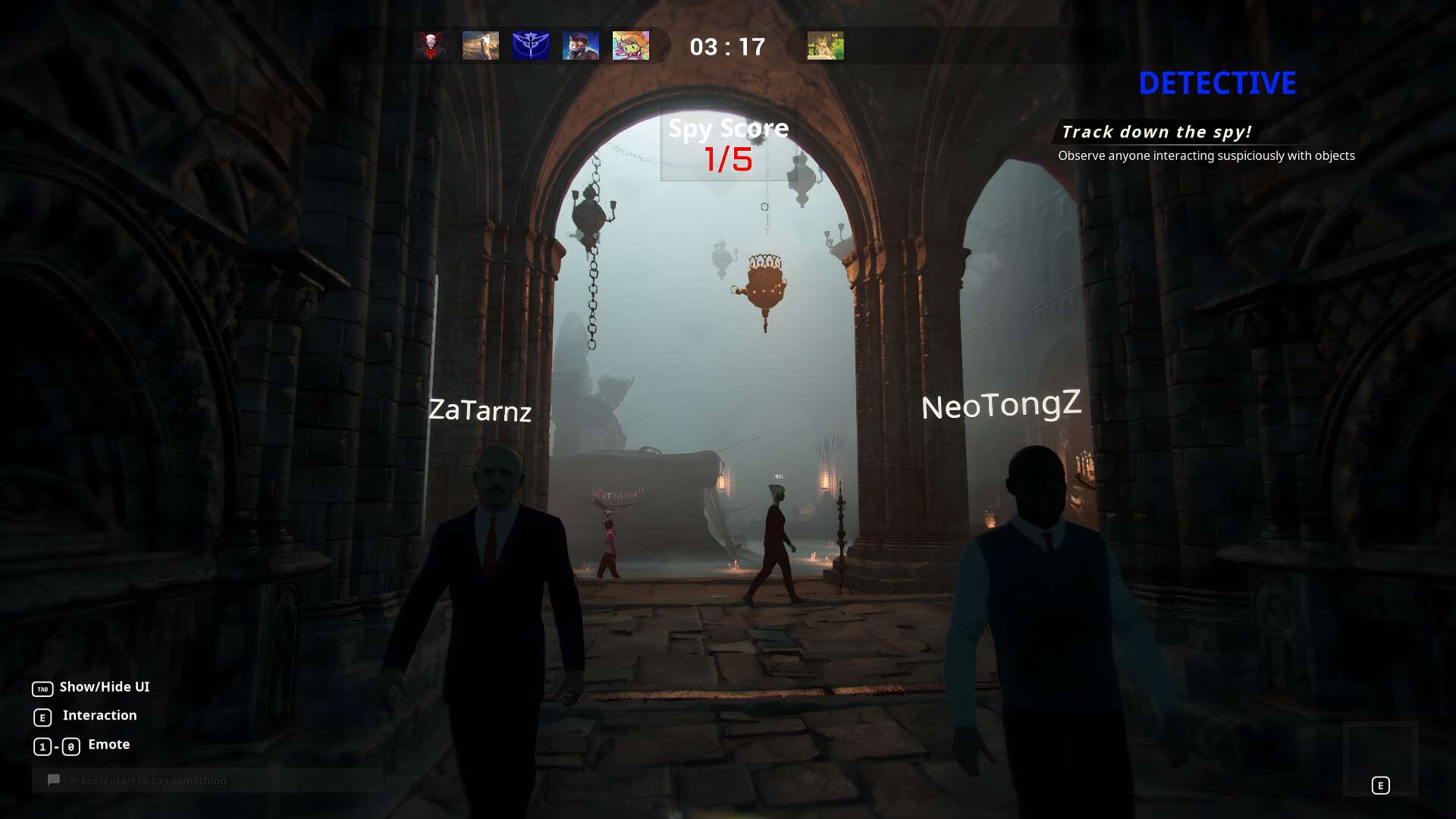Expand the Track down the spy objective
Image resolution: width=1456 pixels, height=819 pixels.
[1157, 131]
